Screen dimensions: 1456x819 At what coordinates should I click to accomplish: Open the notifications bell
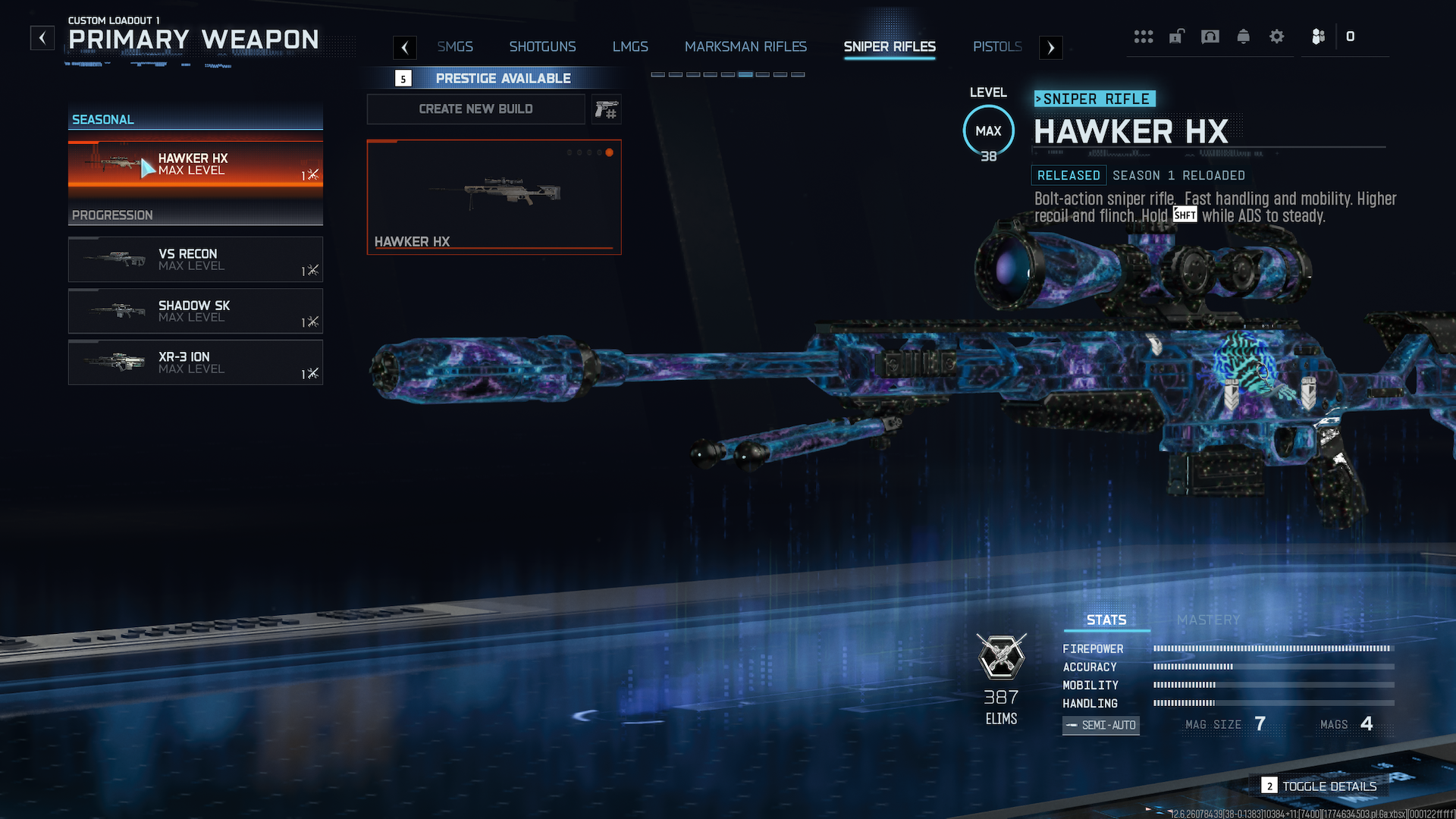(x=1244, y=36)
